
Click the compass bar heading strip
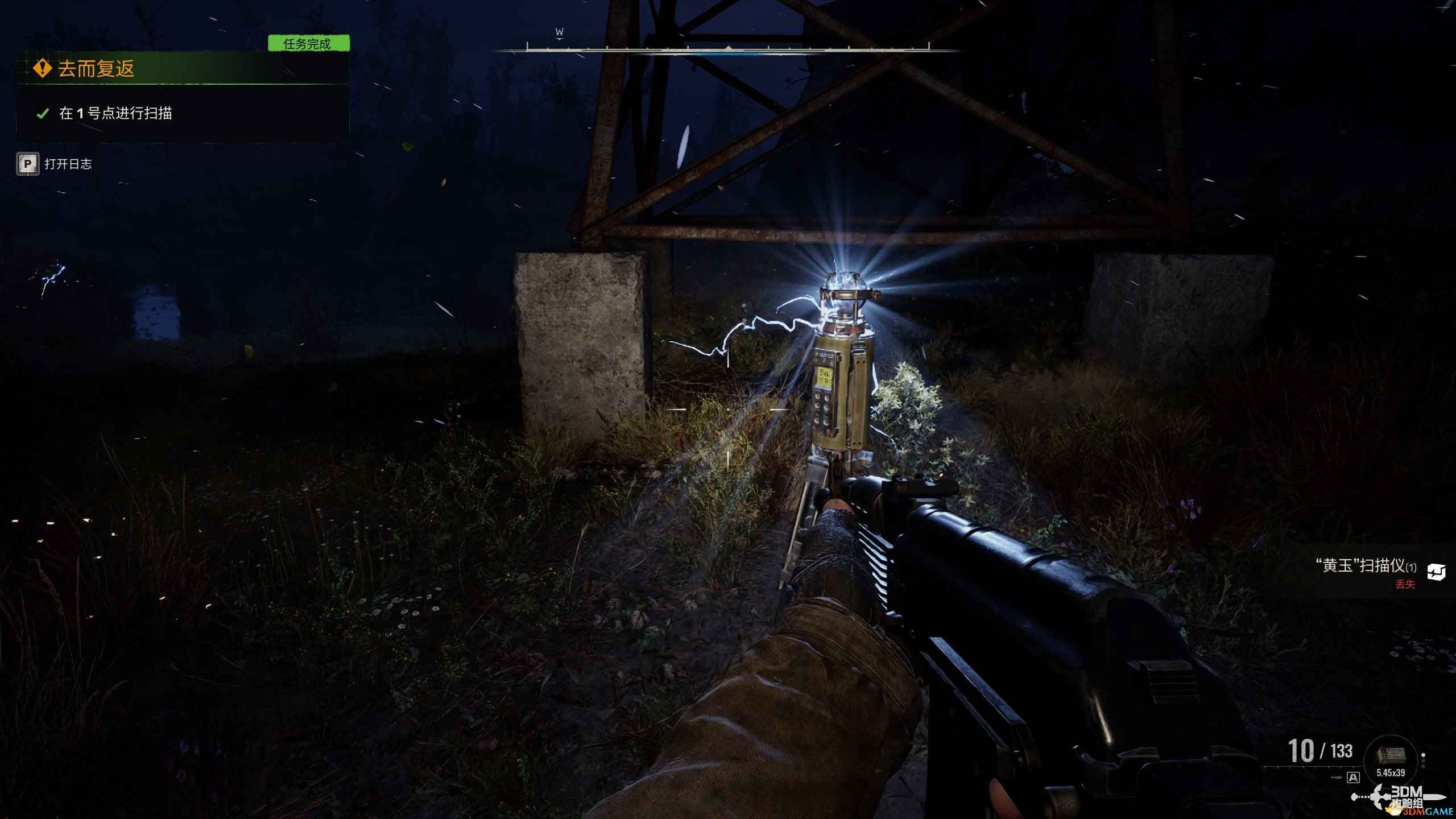click(728, 48)
